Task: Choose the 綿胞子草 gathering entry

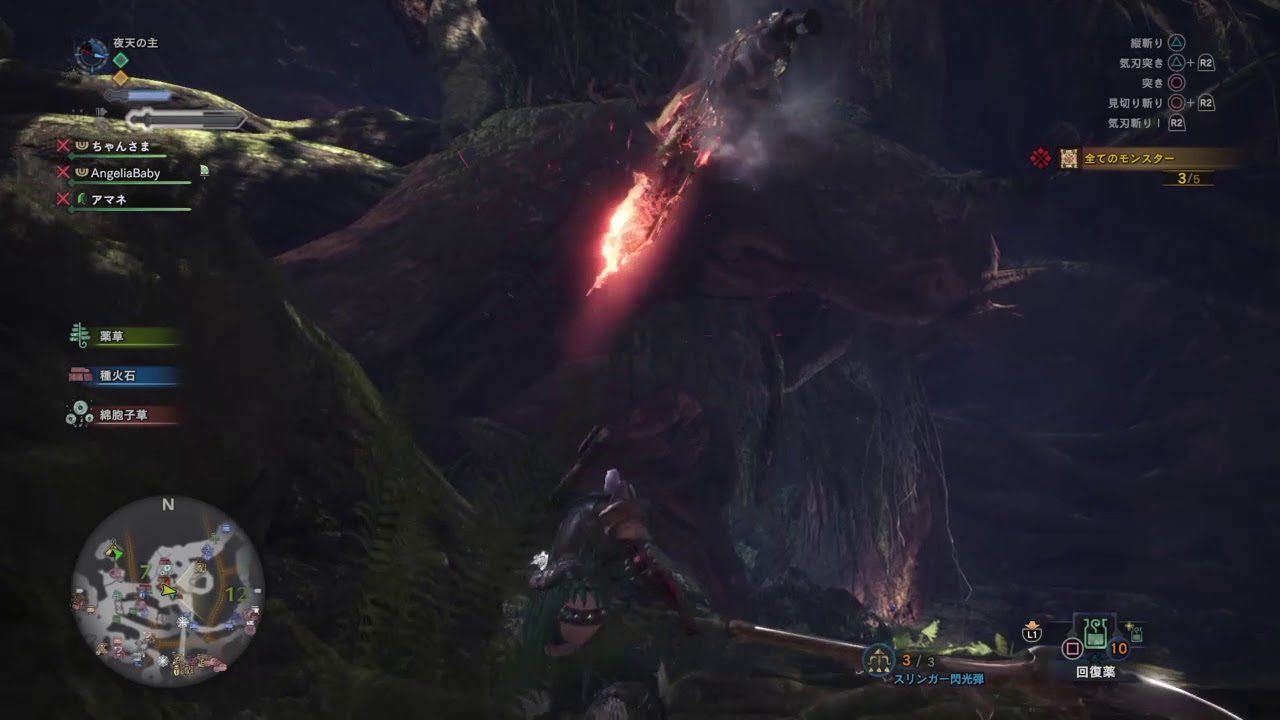Action: [124, 414]
